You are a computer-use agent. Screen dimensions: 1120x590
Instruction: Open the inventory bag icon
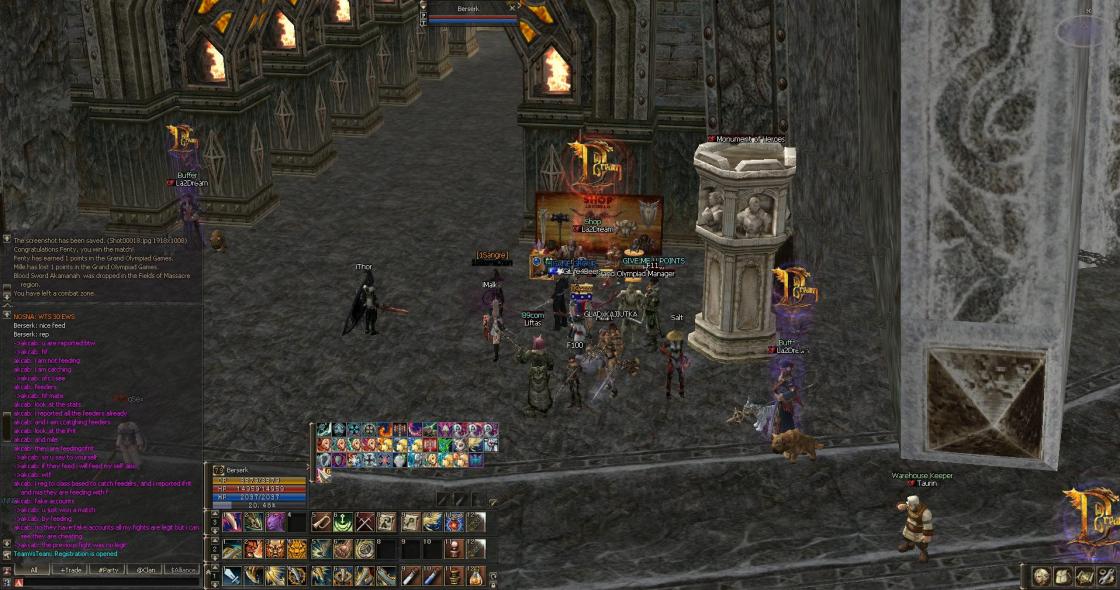pyautogui.click(x=1063, y=576)
